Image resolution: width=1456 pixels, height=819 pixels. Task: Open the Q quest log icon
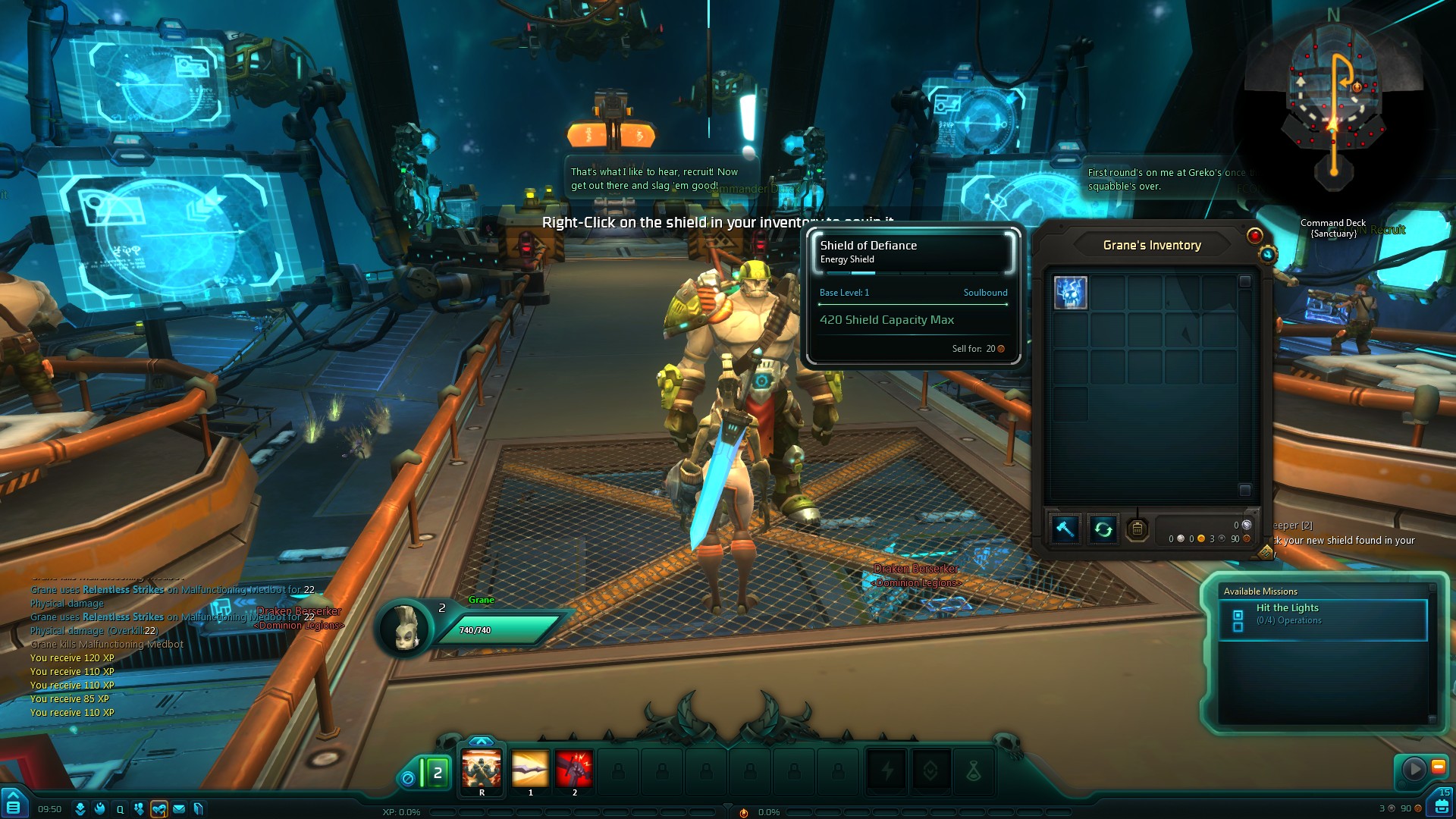coord(120,809)
